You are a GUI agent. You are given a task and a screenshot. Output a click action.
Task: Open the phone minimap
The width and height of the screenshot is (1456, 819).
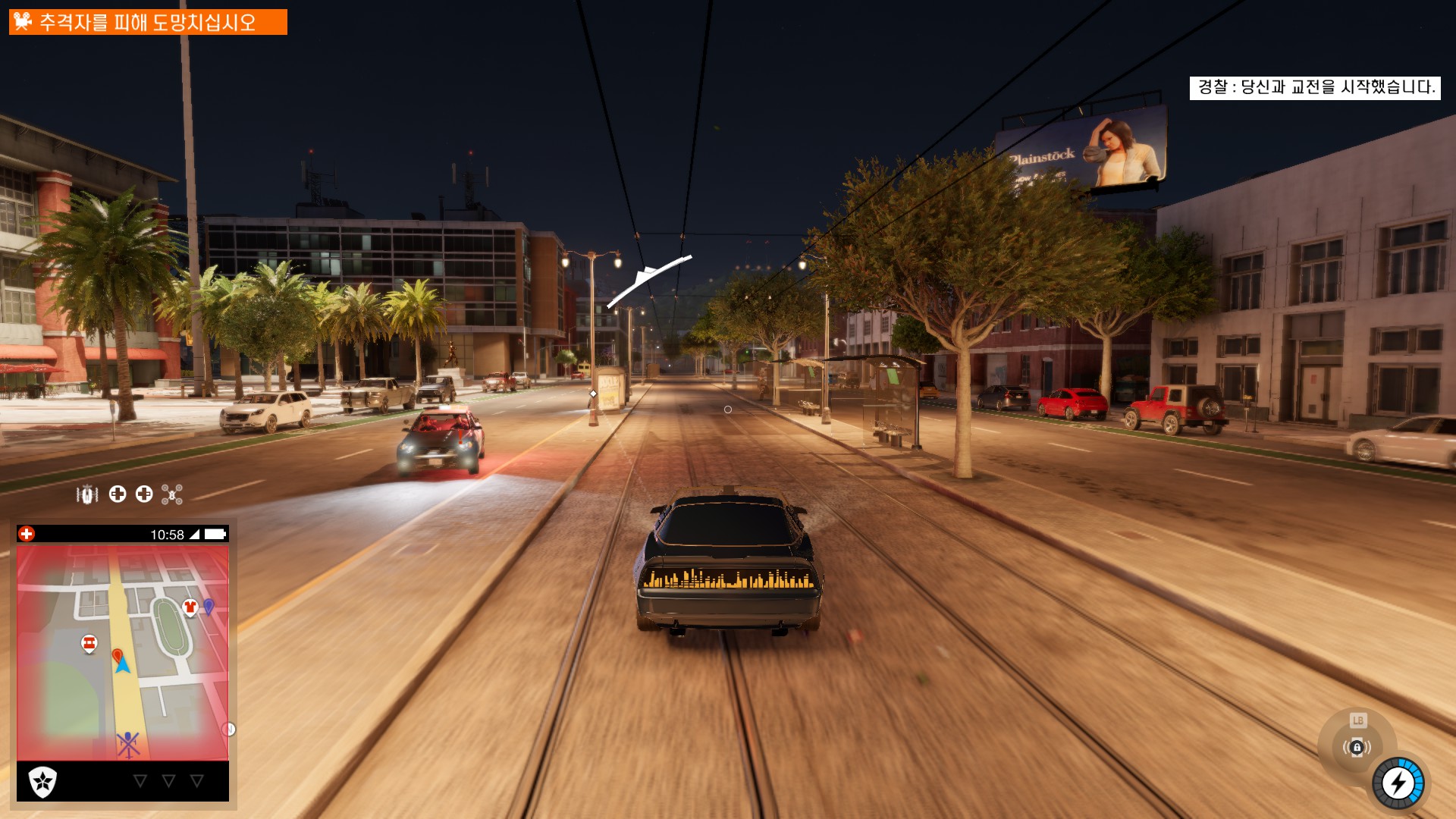point(123,652)
